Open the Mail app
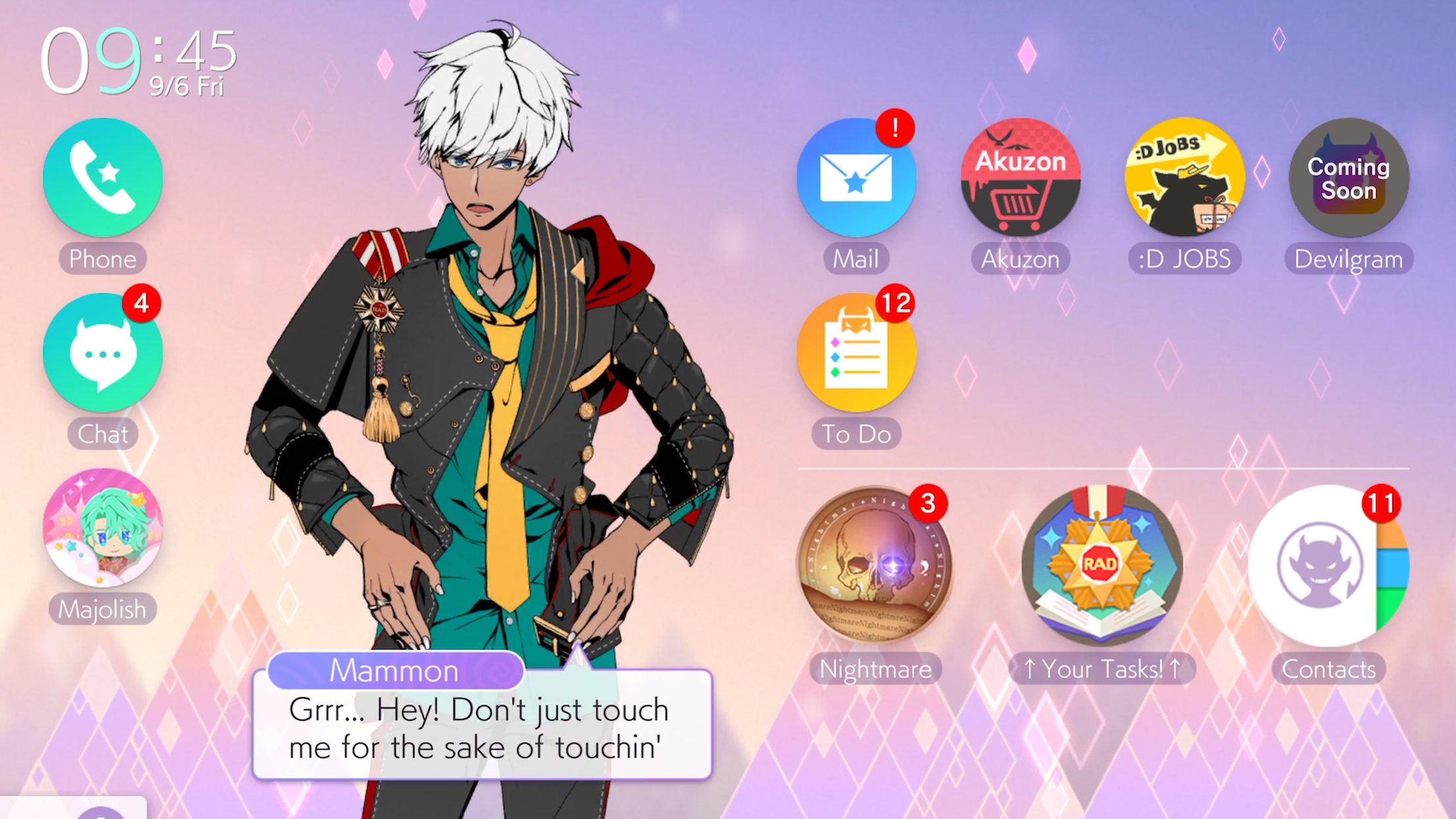Screen dimensions: 1456x819 point(856,177)
